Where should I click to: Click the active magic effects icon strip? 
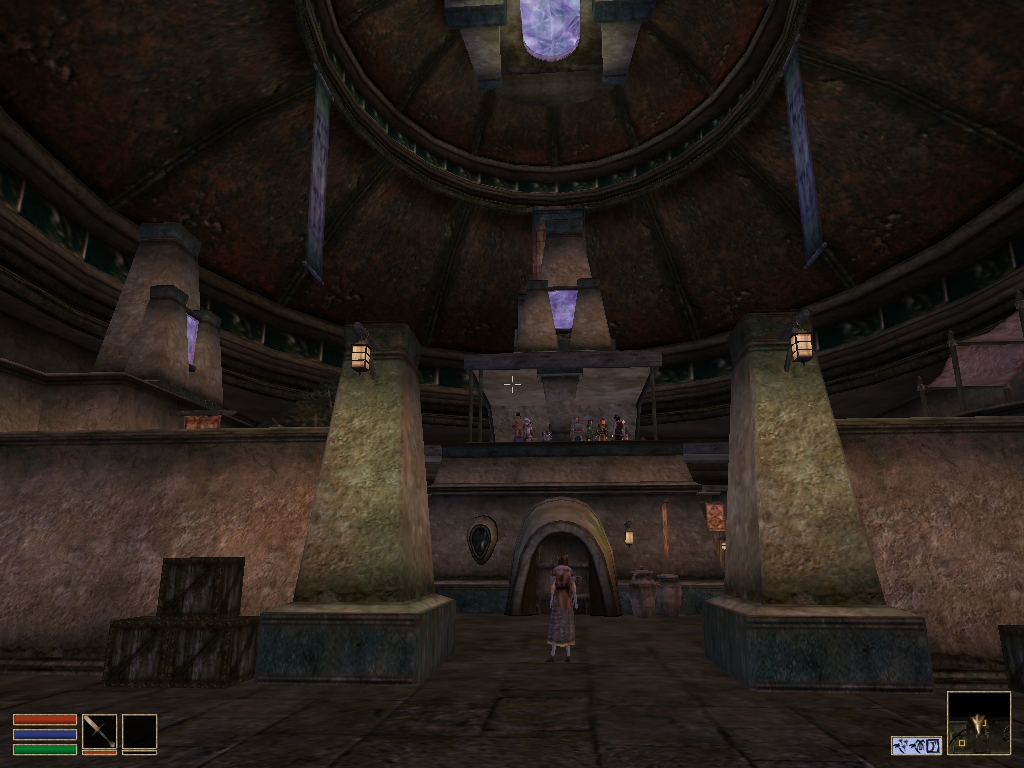coord(916,745)
